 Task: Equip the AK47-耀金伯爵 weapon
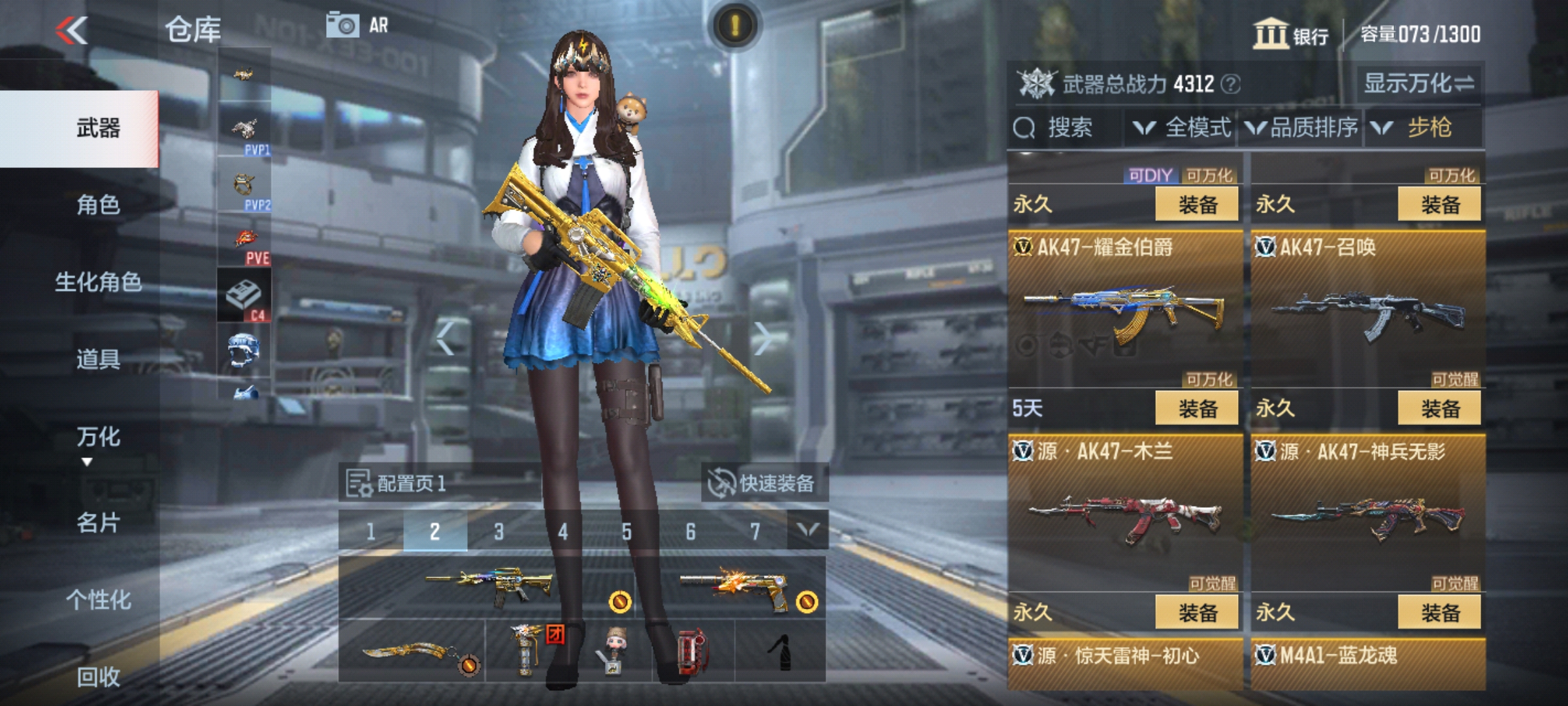[x=1196, y=203]
